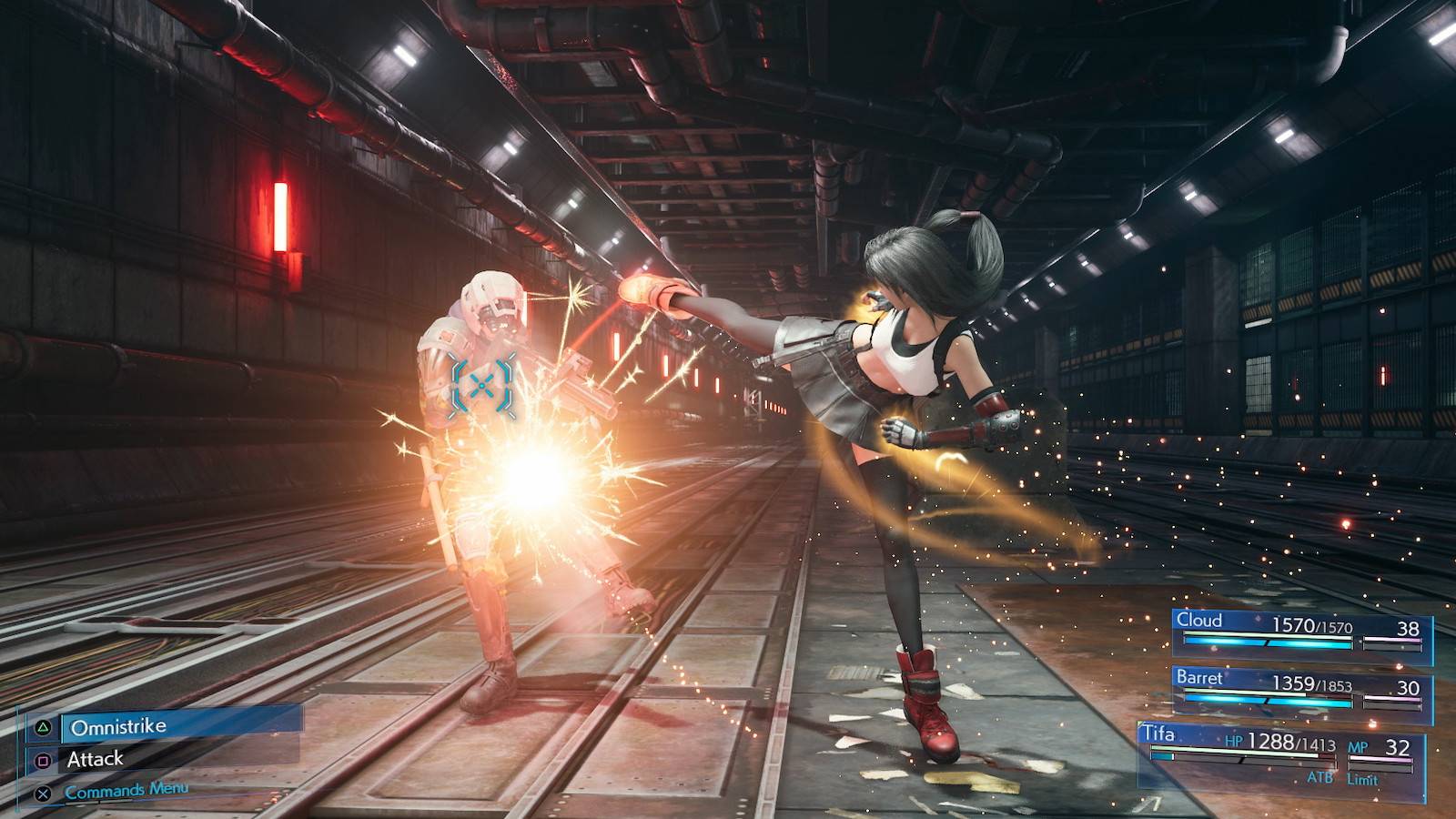The image size is (1456, 819).
Task: Click Tifa's blue ATB charge segment
Action: [x=1162, y=756]
